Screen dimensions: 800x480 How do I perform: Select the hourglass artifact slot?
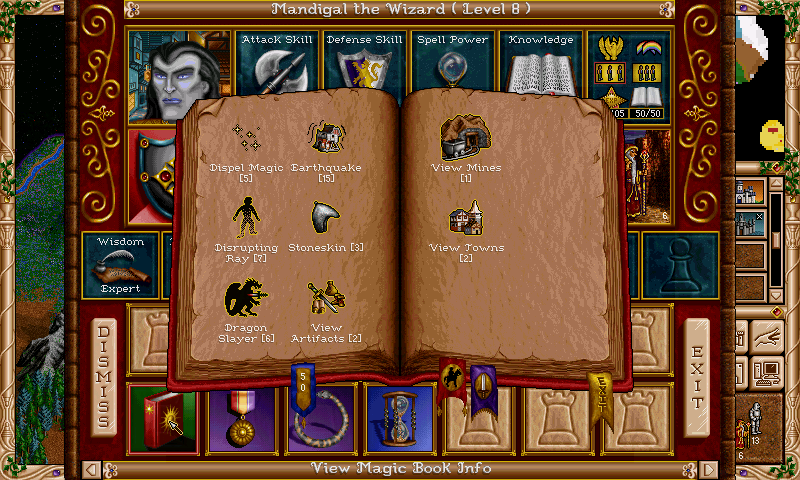click(x=399, y=416)
